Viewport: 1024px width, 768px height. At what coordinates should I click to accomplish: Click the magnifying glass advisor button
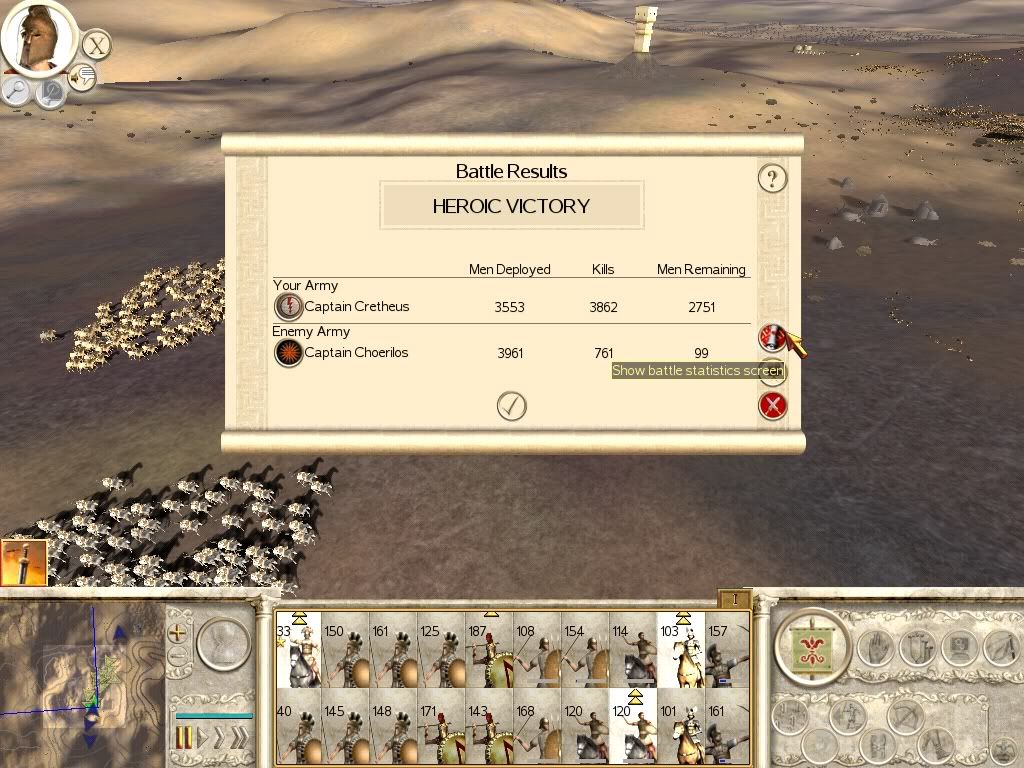tap(17, 90)
